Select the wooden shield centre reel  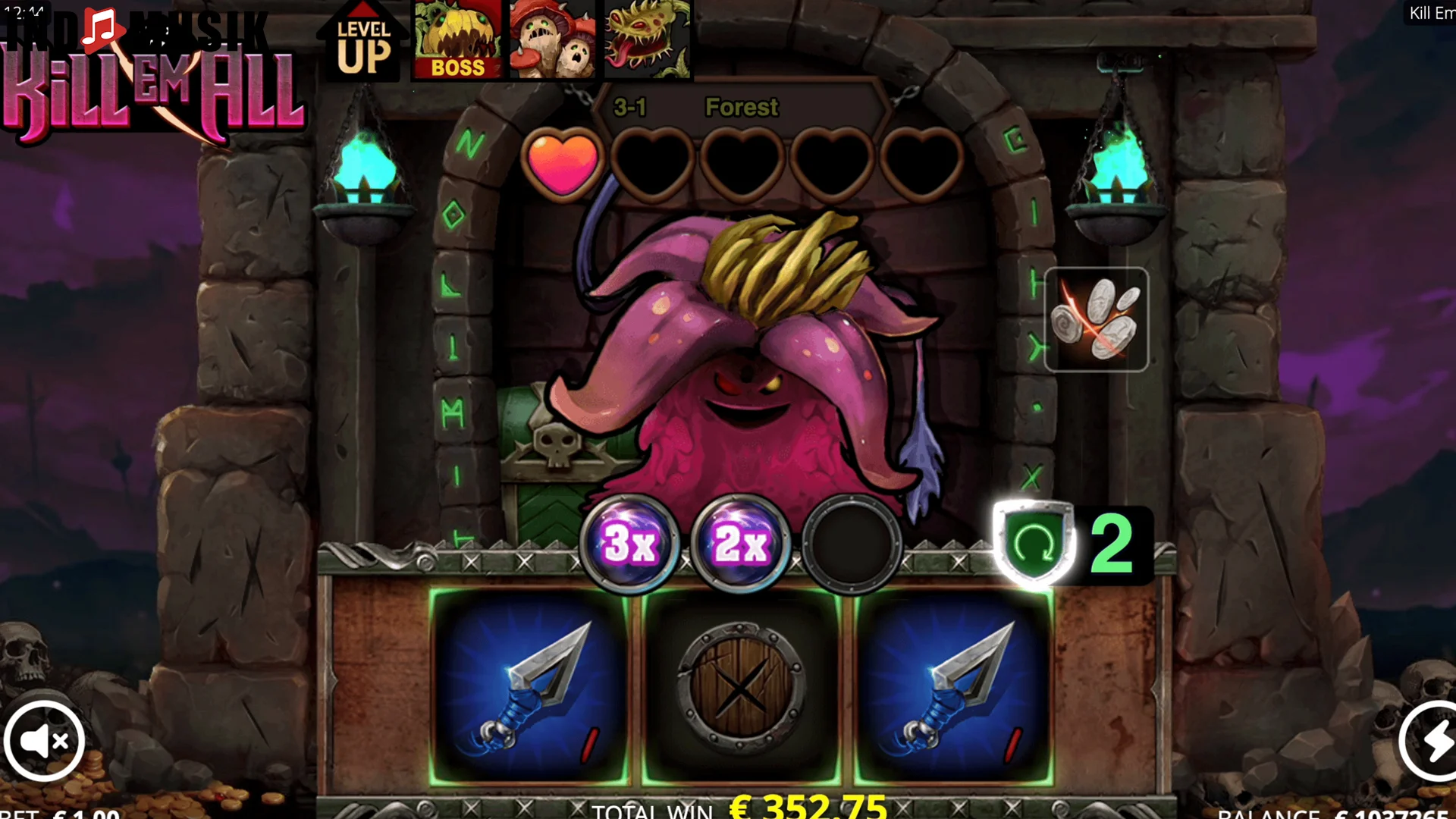(741, 687)
